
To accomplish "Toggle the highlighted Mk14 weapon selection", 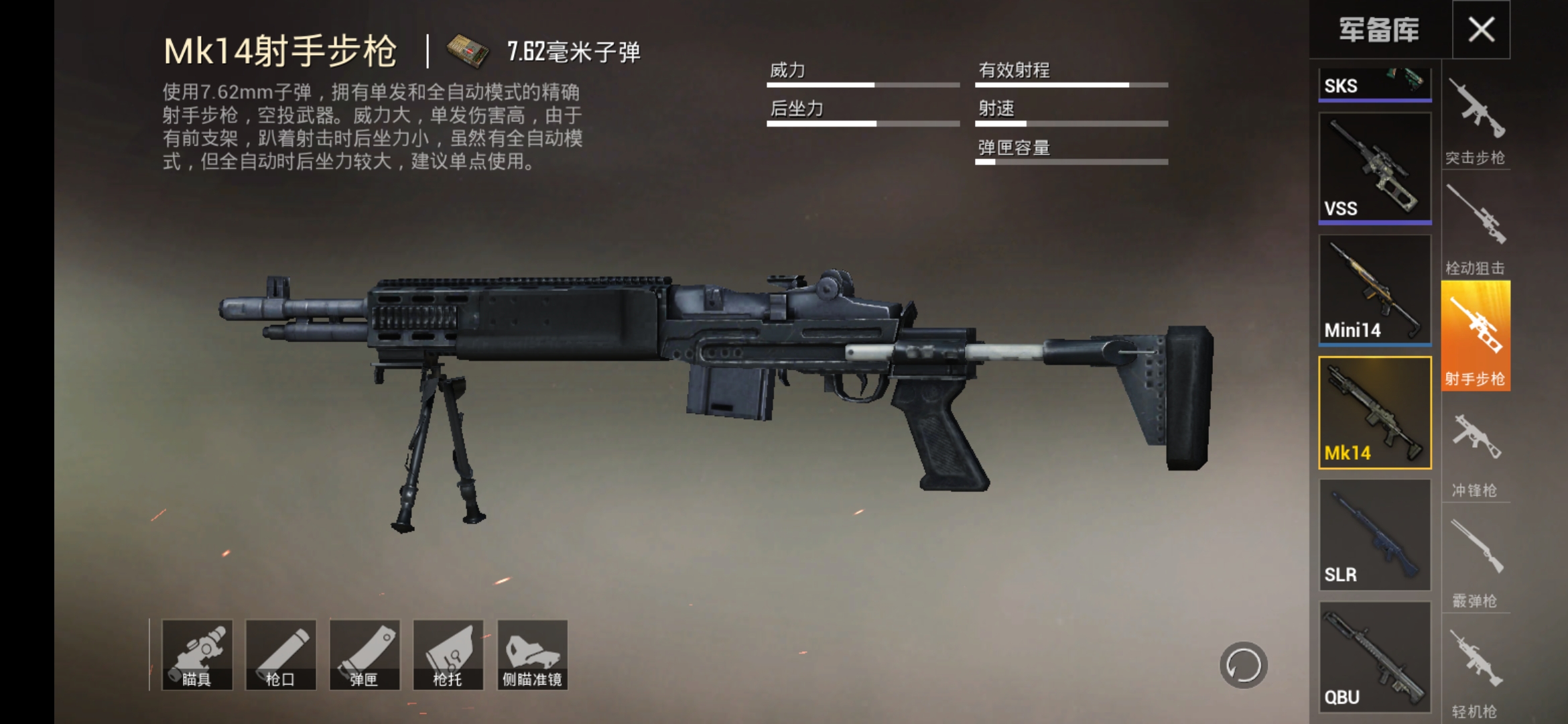I will click(x=1374, y=412).
